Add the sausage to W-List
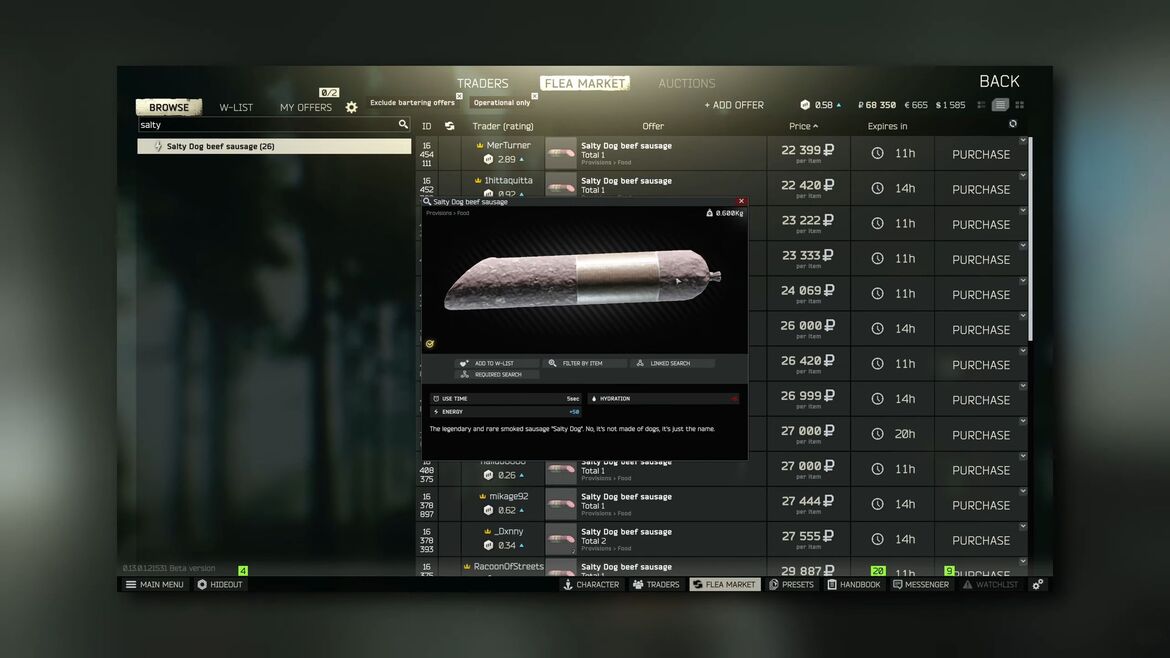 [x=497, y=363]
